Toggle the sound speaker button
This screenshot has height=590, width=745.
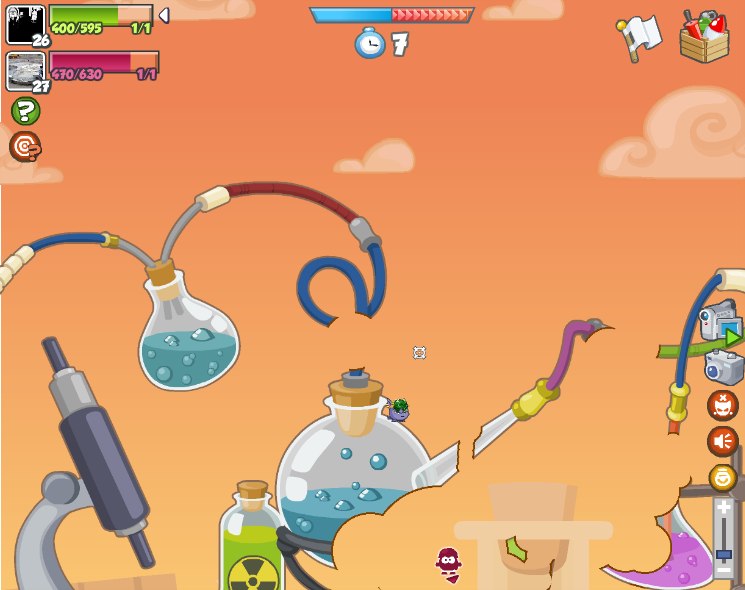tap(722, 441)
